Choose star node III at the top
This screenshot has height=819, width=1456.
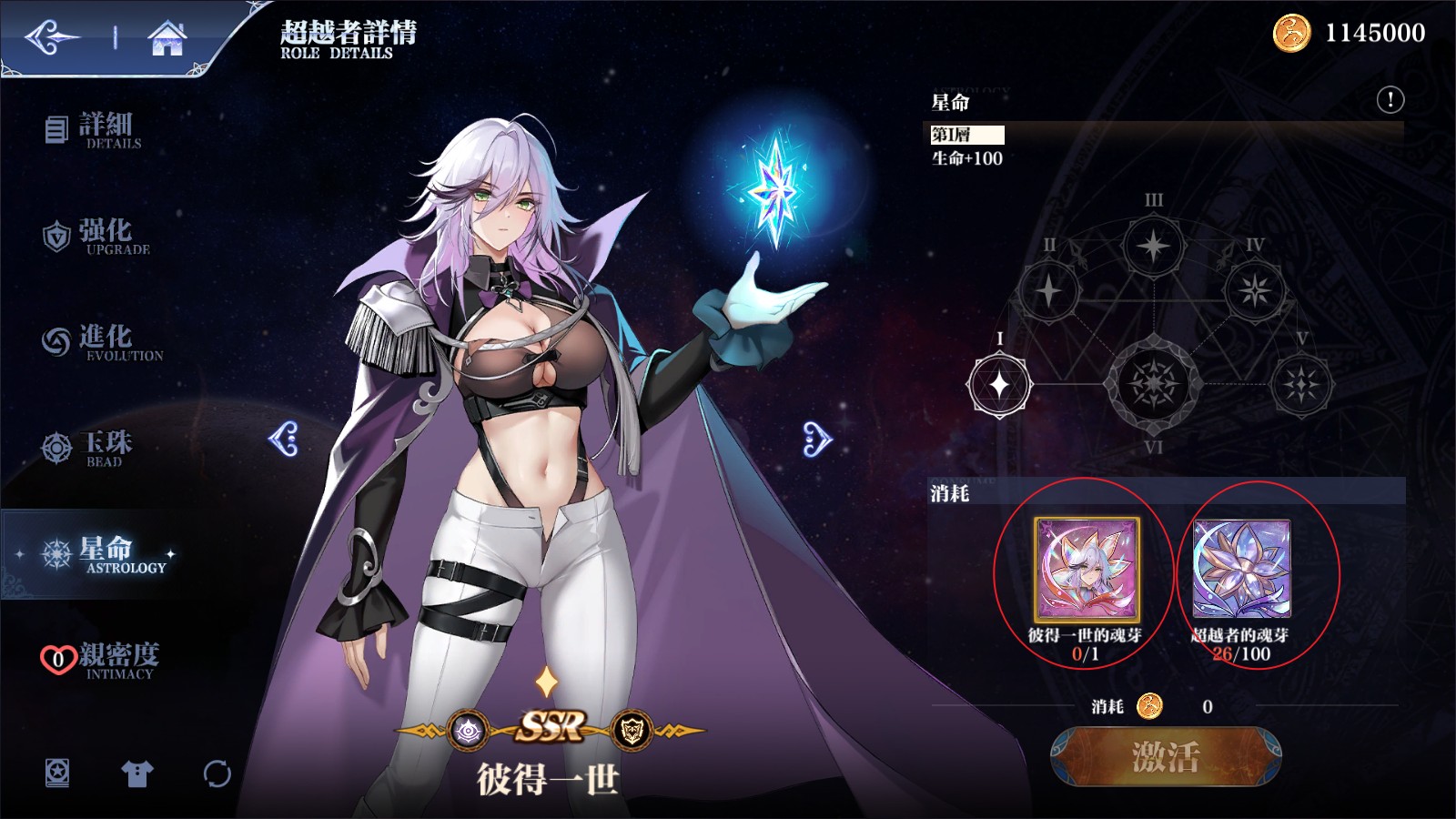pos(1153,246)
